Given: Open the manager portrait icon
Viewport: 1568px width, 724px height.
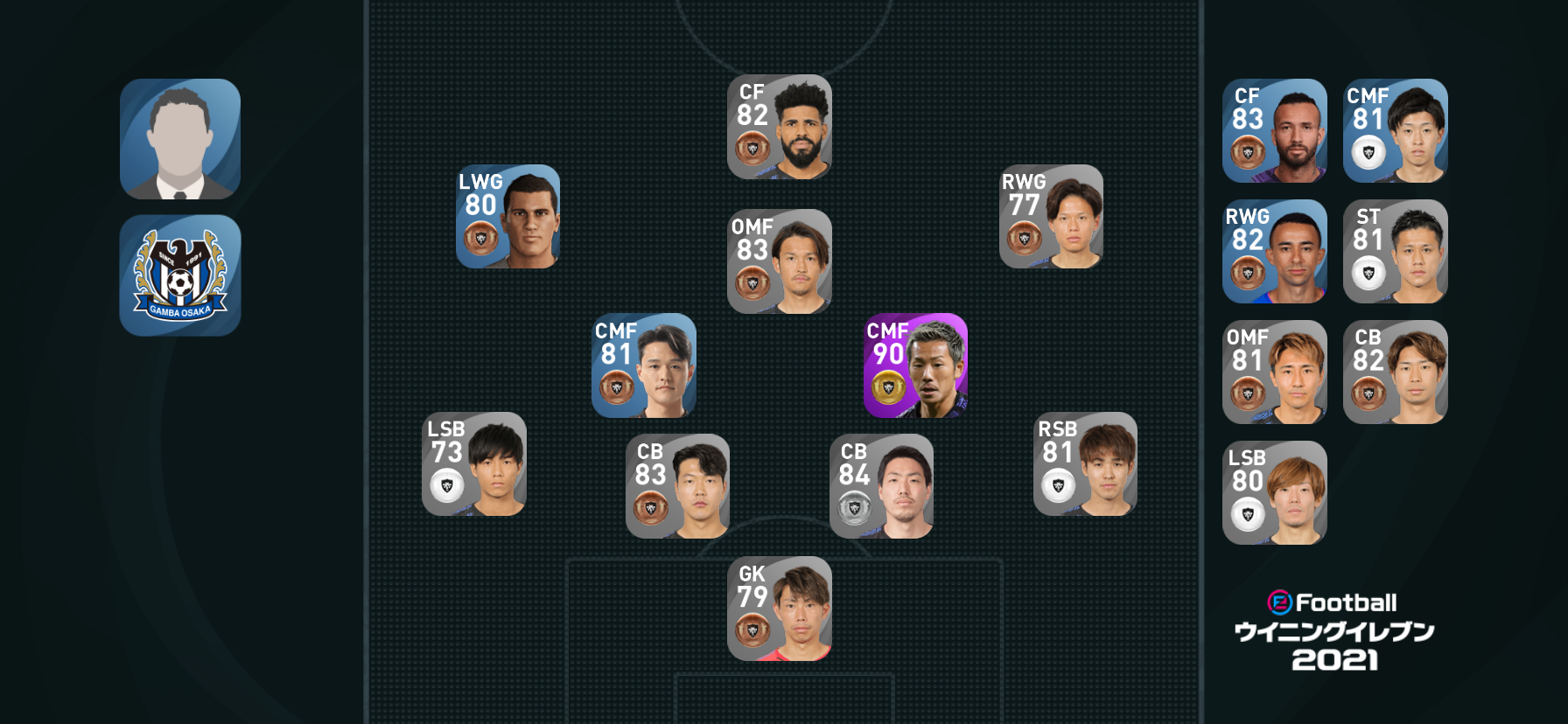Looking at the screenshot, I should point(180,139).
